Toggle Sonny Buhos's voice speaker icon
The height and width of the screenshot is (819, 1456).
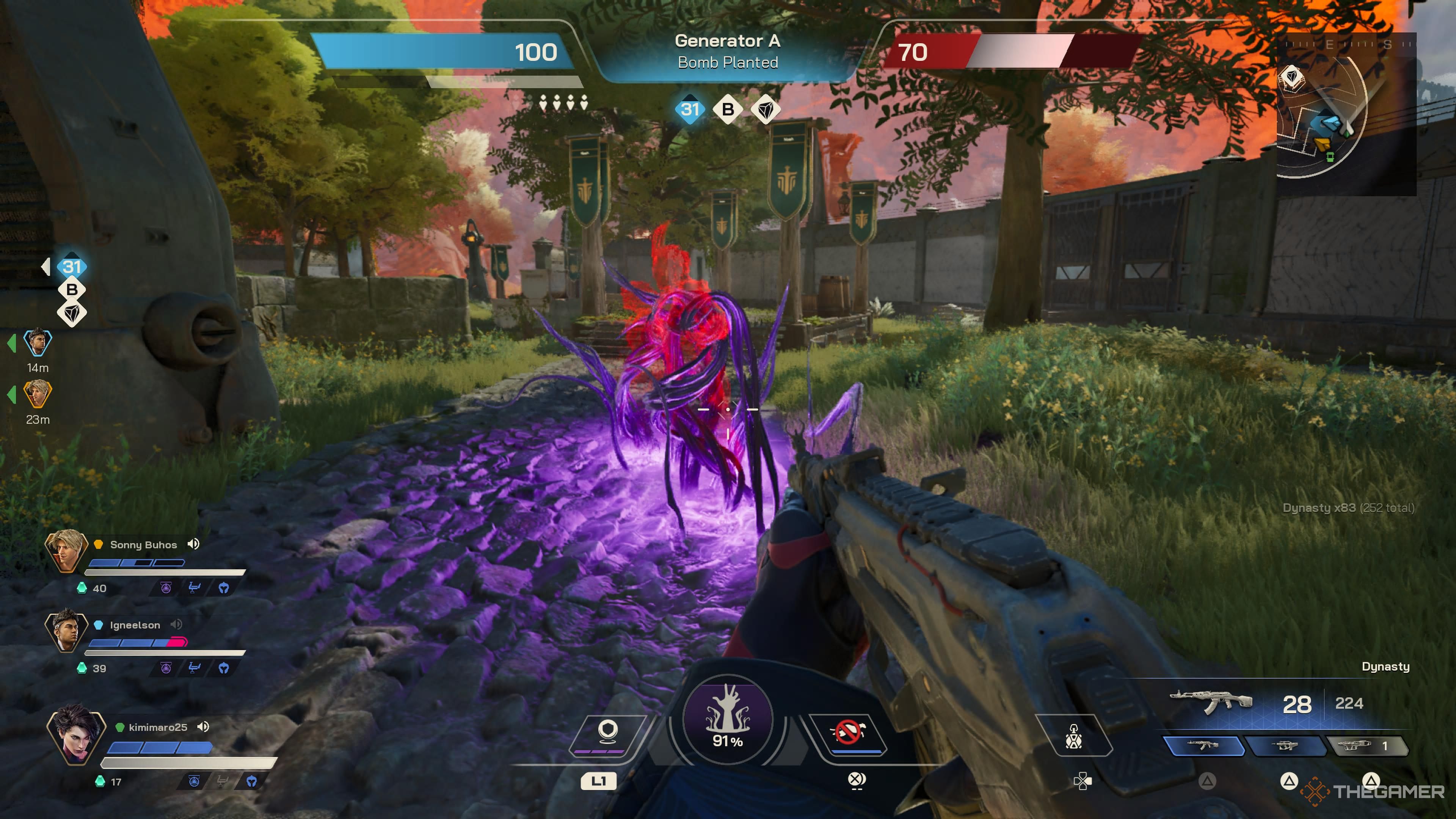coord(193,544)
